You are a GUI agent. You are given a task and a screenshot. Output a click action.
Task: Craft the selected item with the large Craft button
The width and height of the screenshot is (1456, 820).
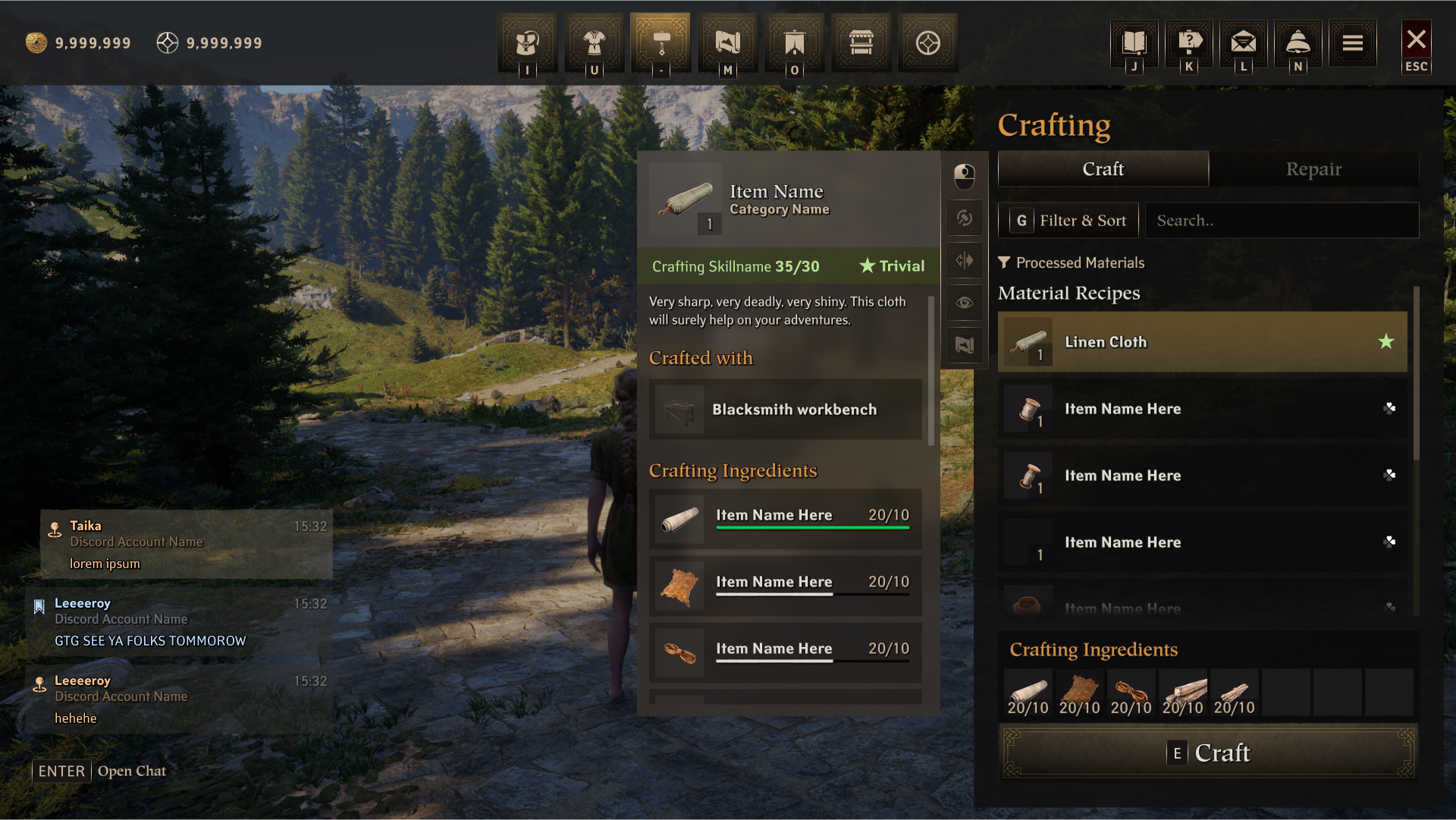1208,752
